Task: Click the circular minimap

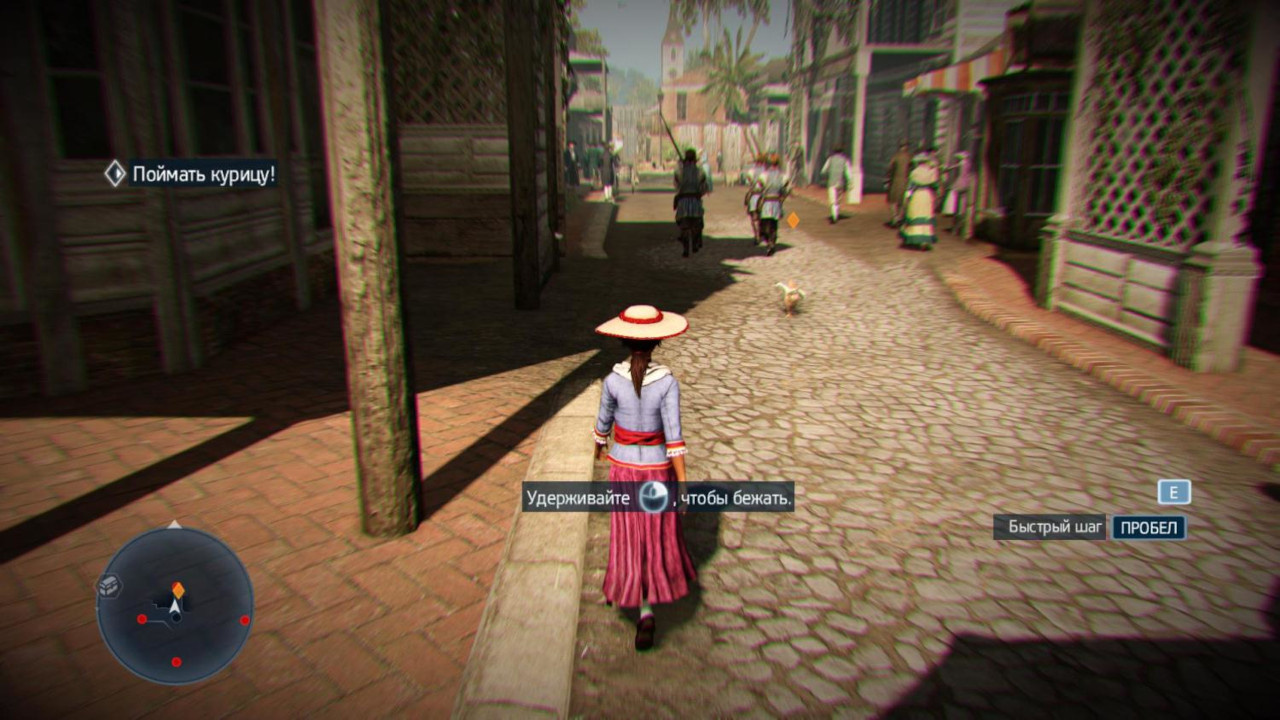Action: click(x=175, y=606)
